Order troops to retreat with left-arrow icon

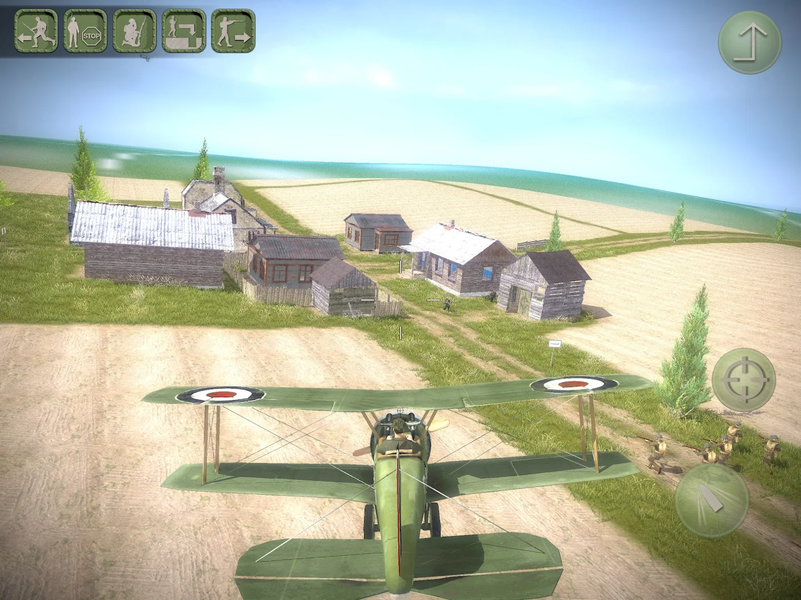coord(36,31)
